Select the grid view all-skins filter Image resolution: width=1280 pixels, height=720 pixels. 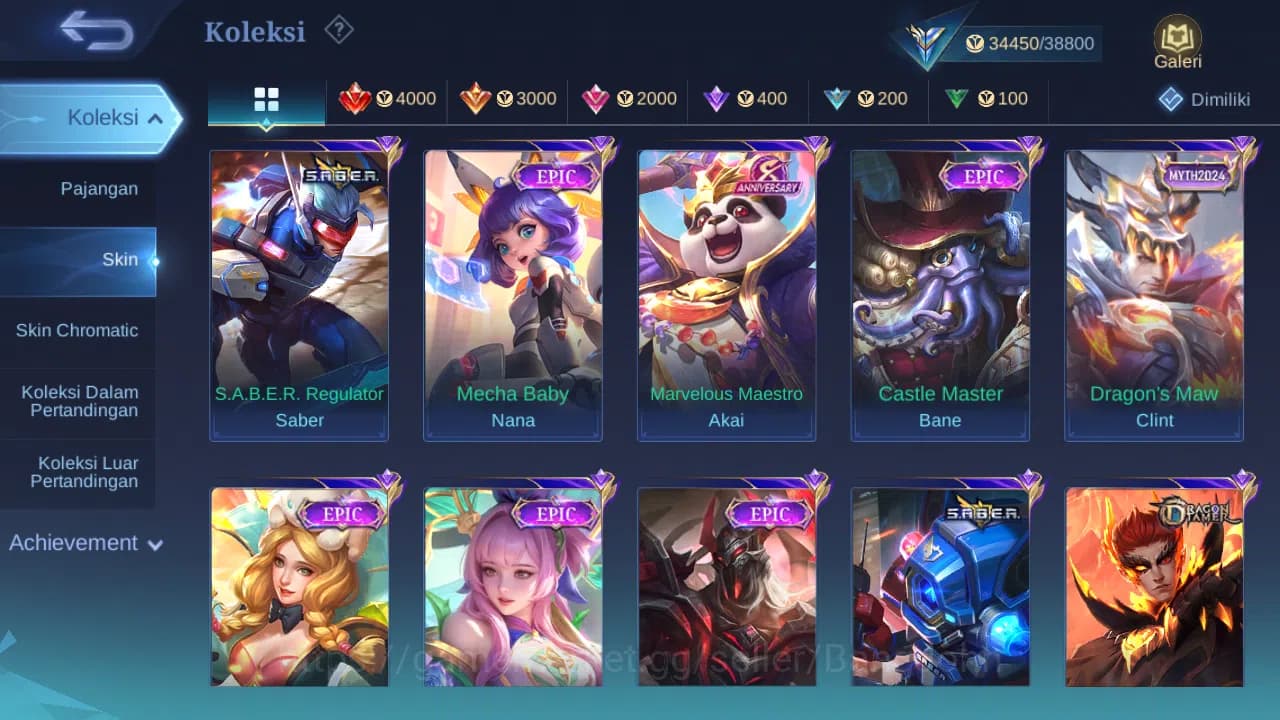(x=265, y=99)
